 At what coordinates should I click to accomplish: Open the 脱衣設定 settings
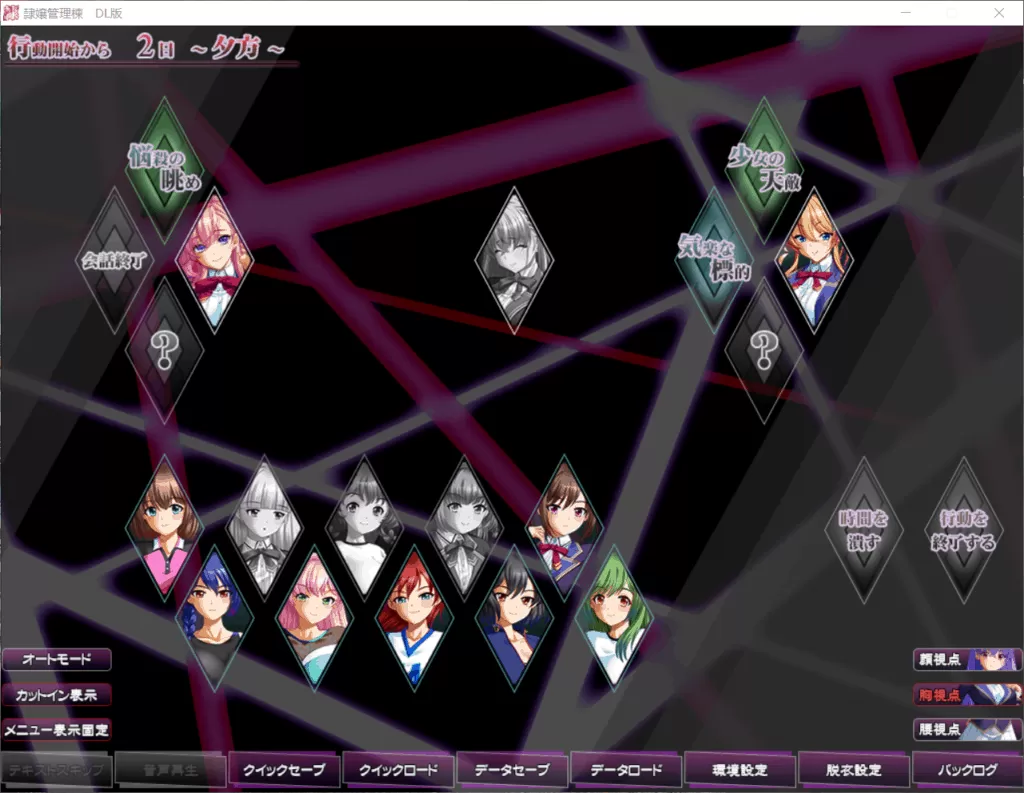click(x=854, y=770)
